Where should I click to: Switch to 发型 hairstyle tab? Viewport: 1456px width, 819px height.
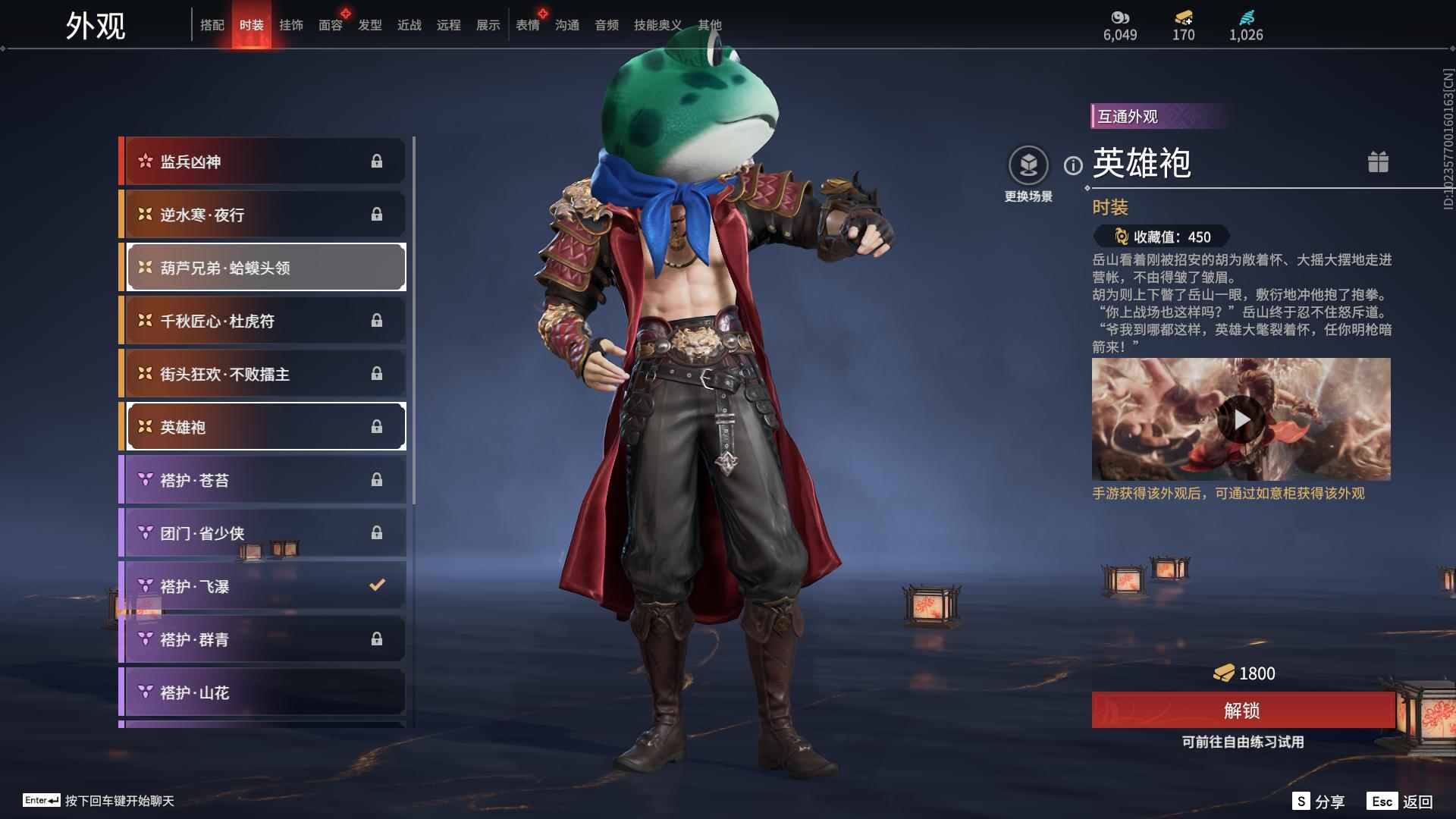click(x=369, y=25)
